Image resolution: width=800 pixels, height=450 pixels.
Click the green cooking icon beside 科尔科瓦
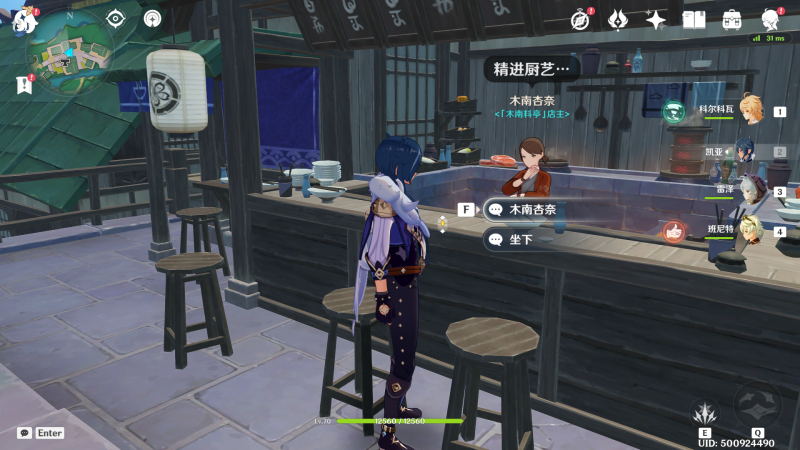(x=674, y=111)
